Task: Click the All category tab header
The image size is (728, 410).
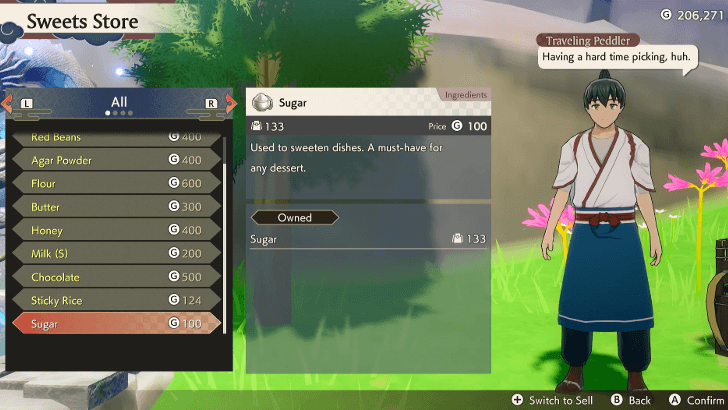Action: click(119, 103)
